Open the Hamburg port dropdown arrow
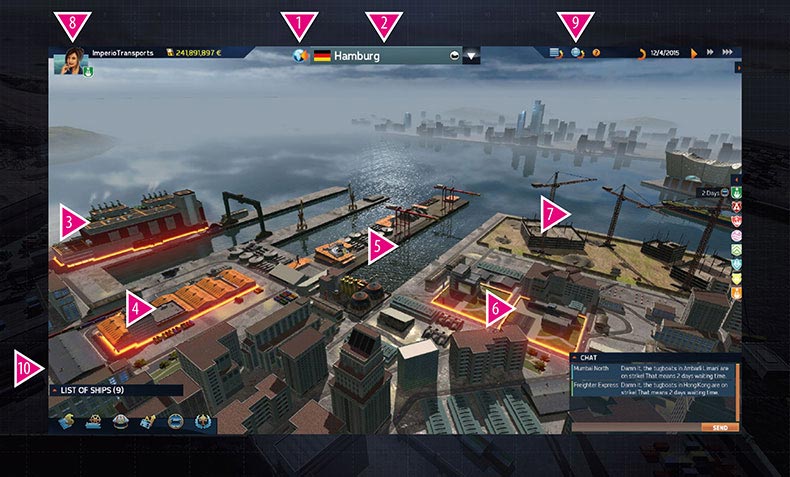The image size is (790, 477). pos(472,57)
